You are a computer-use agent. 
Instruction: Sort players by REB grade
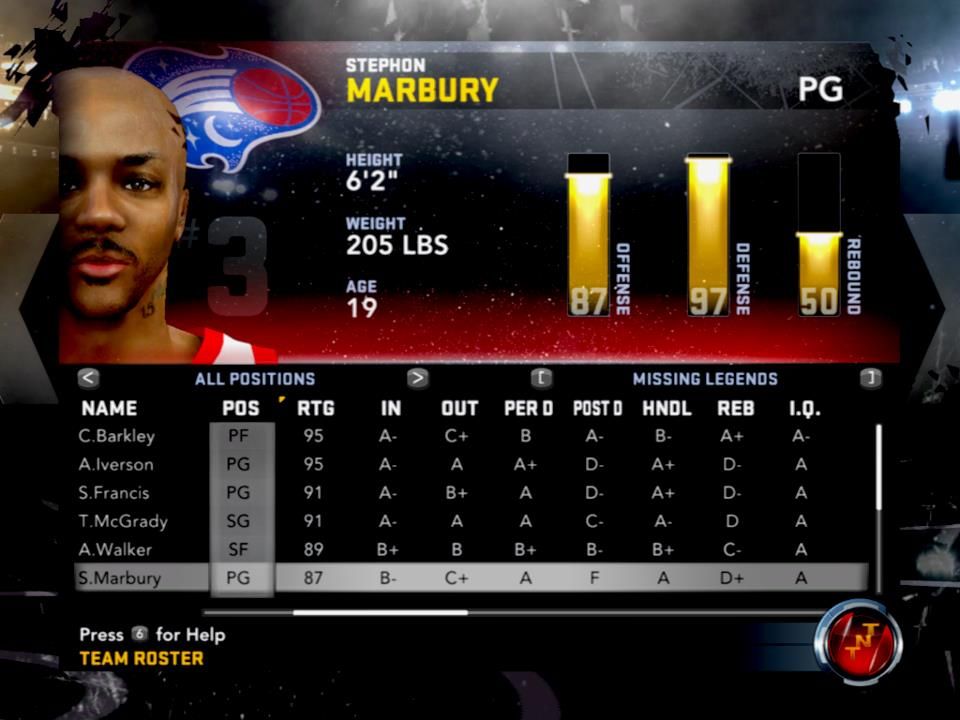click(735, 408)
